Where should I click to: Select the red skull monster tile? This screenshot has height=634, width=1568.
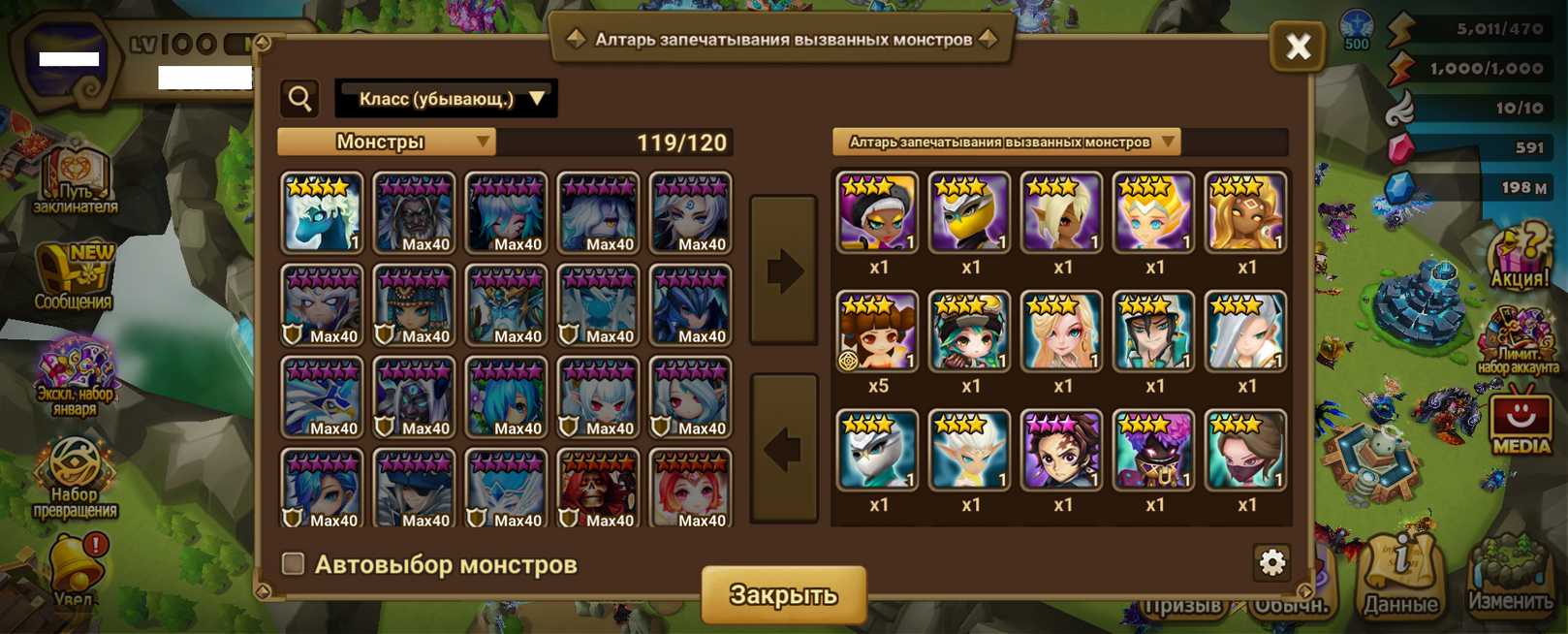point(598,489)
